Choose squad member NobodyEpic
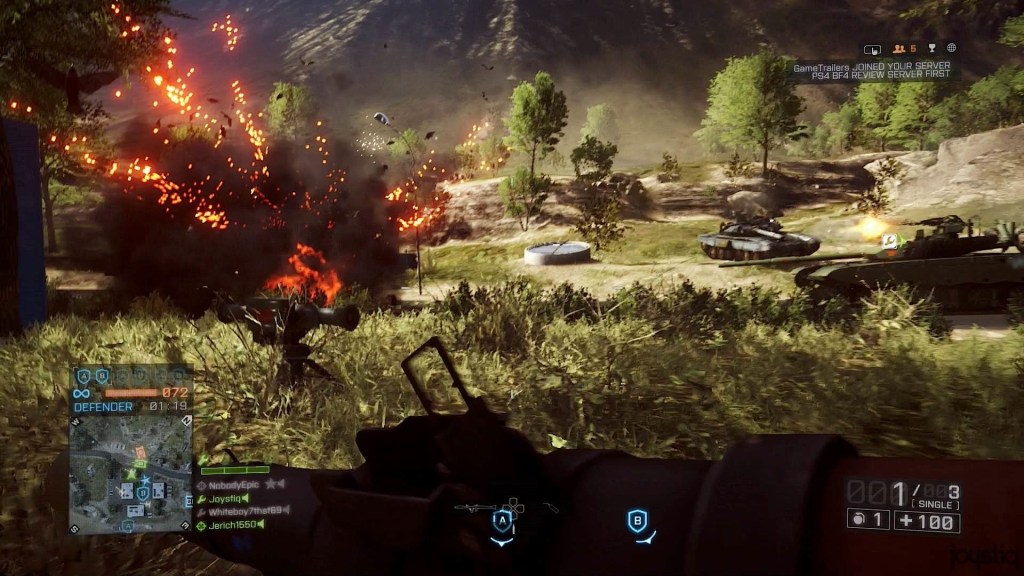 (236, 484)
